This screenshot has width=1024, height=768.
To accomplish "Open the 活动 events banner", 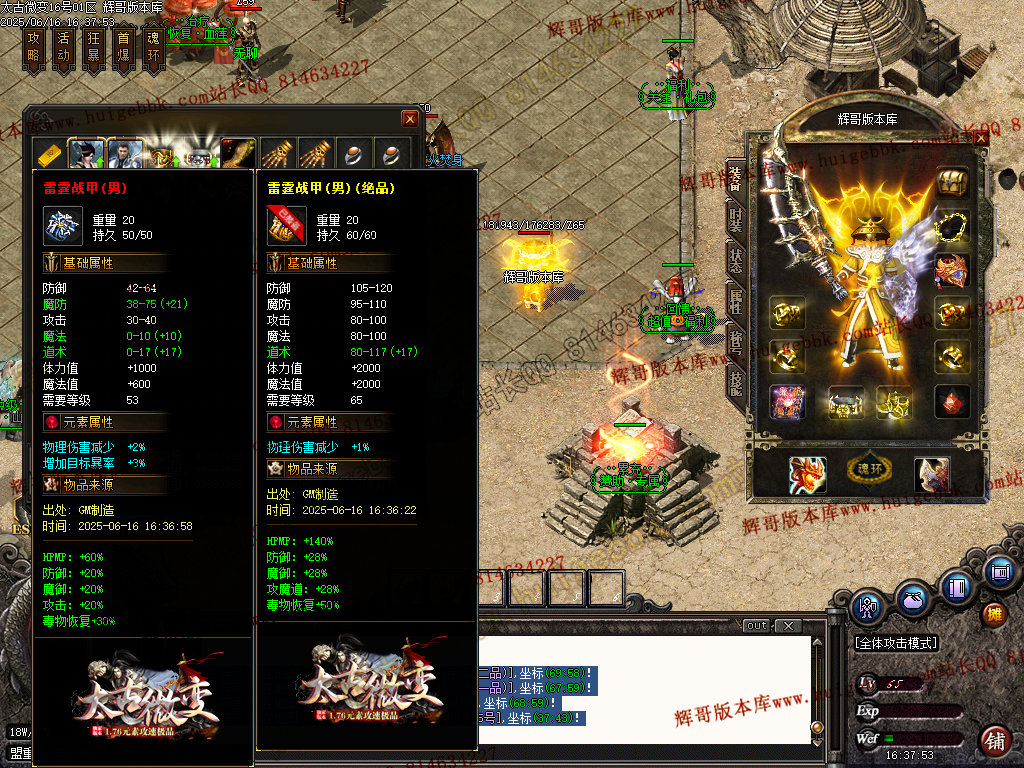I will coord(63,48).
